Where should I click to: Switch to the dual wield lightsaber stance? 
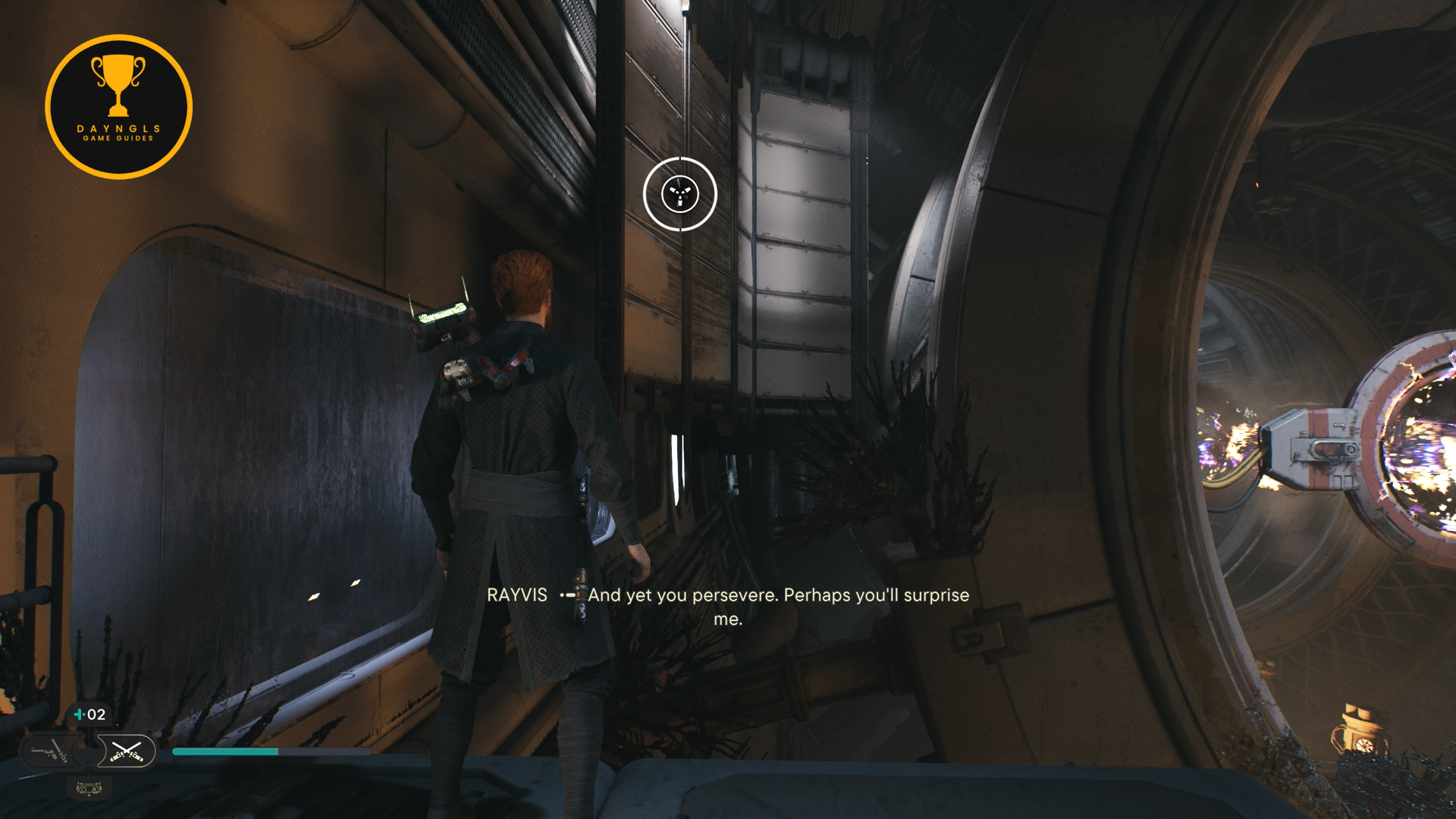pyautogui.click(x=126, y=752)
